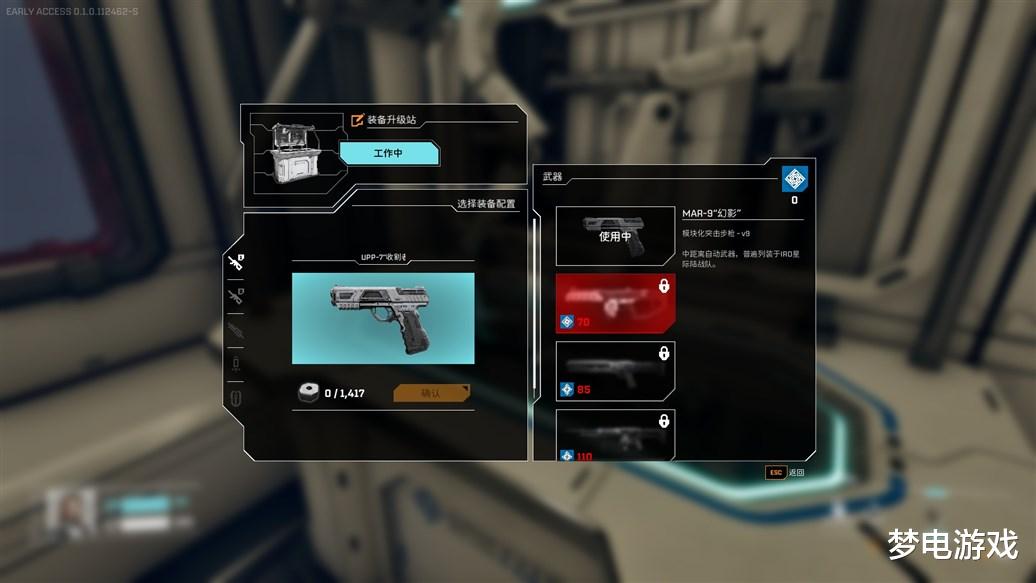Click the 确认 confirm button

433,393
